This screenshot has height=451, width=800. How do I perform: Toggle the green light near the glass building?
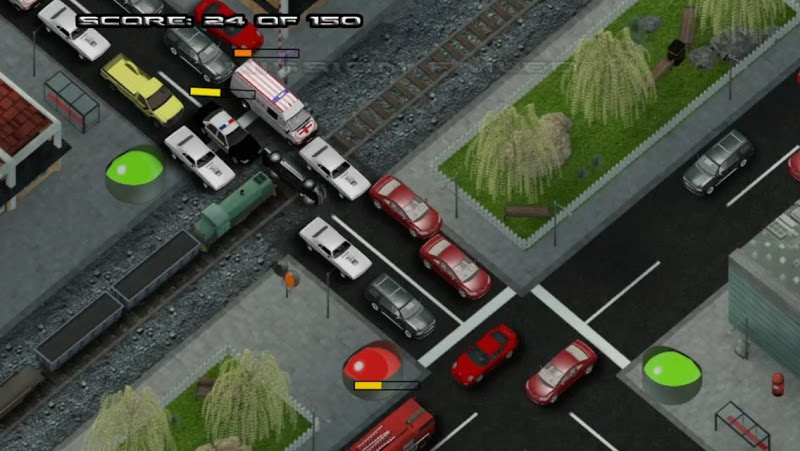(670, 369)
